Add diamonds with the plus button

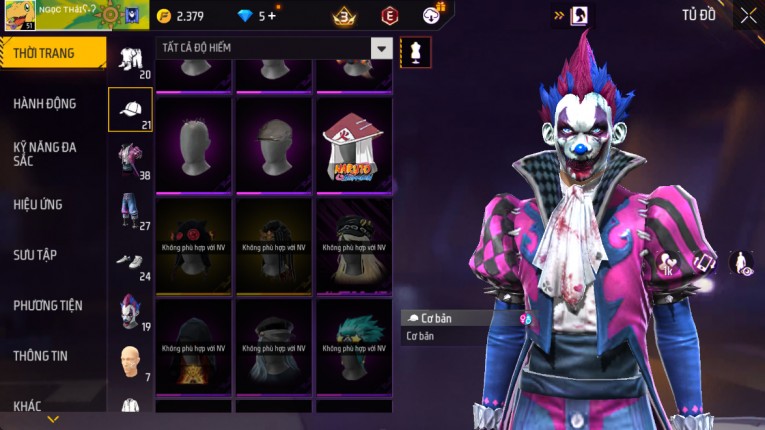tap(272, 16)
